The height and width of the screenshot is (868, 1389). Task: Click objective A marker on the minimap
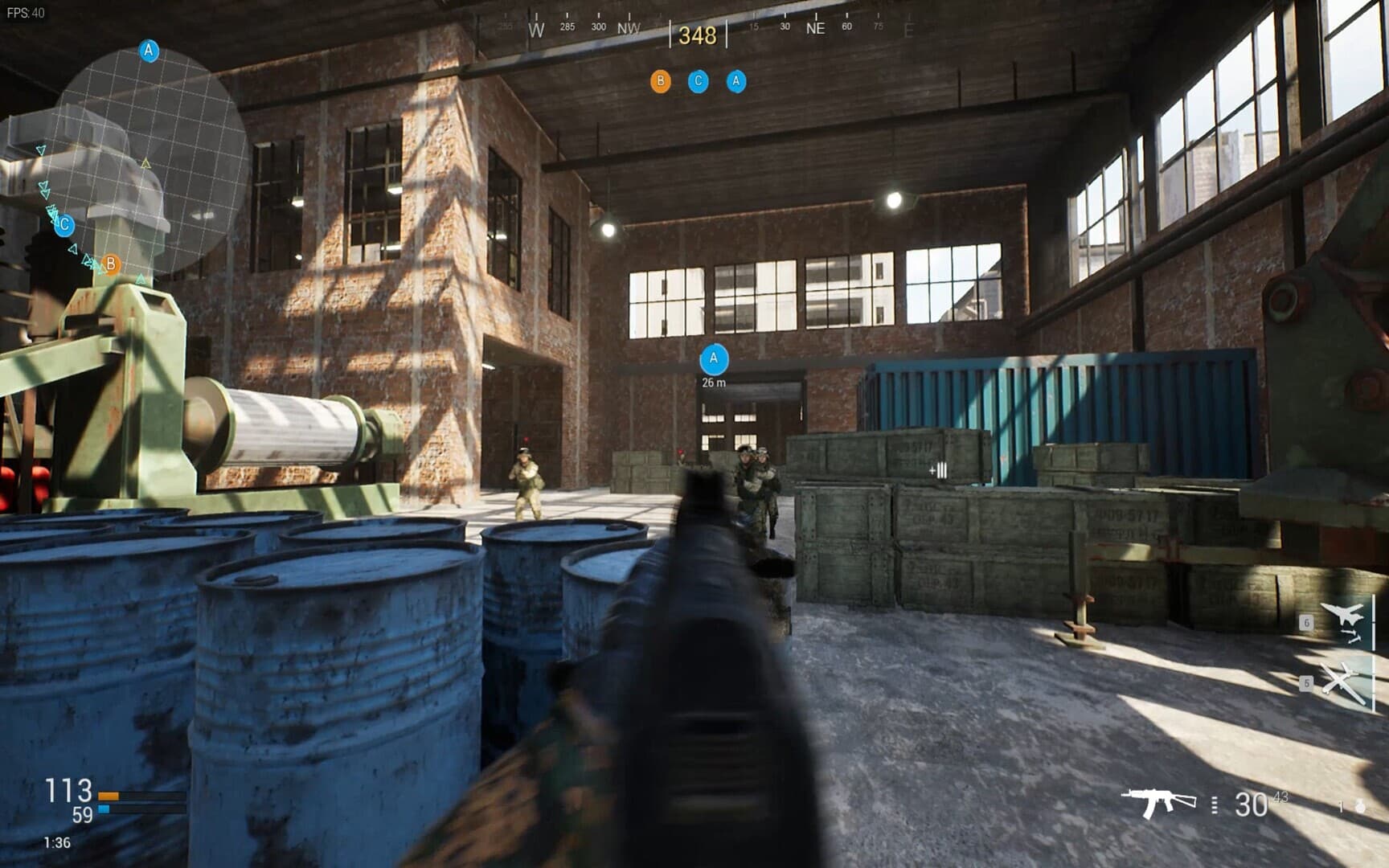[149, 51]
